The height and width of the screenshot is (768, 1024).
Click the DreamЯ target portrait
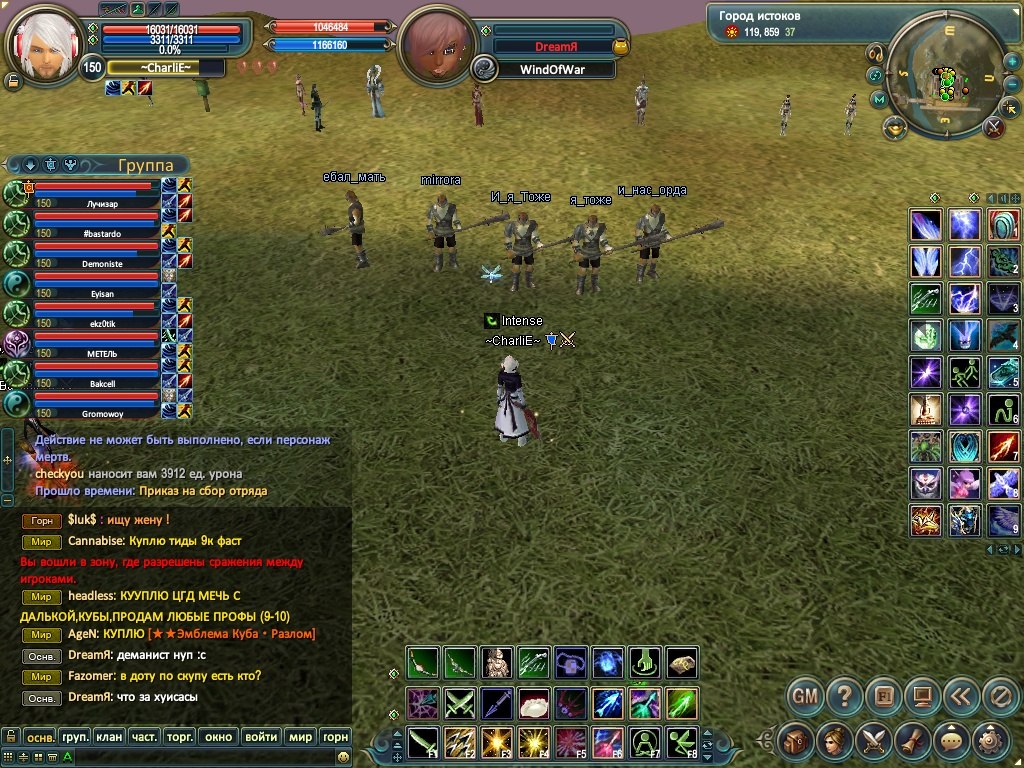(437, 45)
